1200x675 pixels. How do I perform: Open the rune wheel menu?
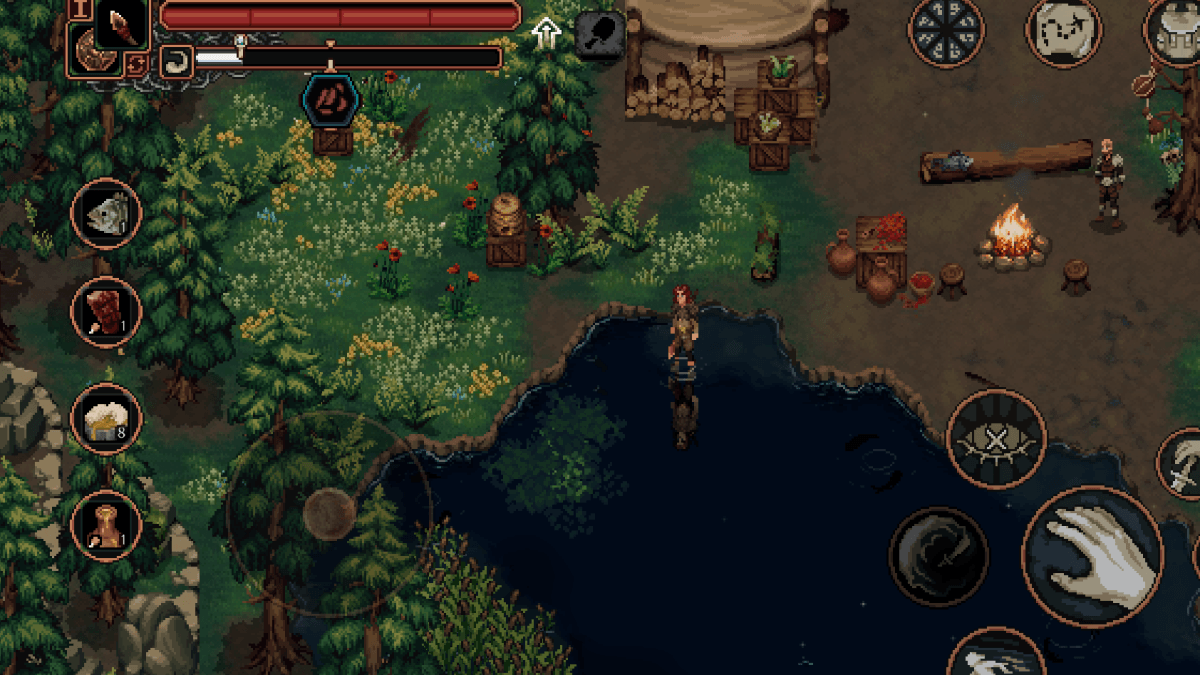click(x=945, y=31)
